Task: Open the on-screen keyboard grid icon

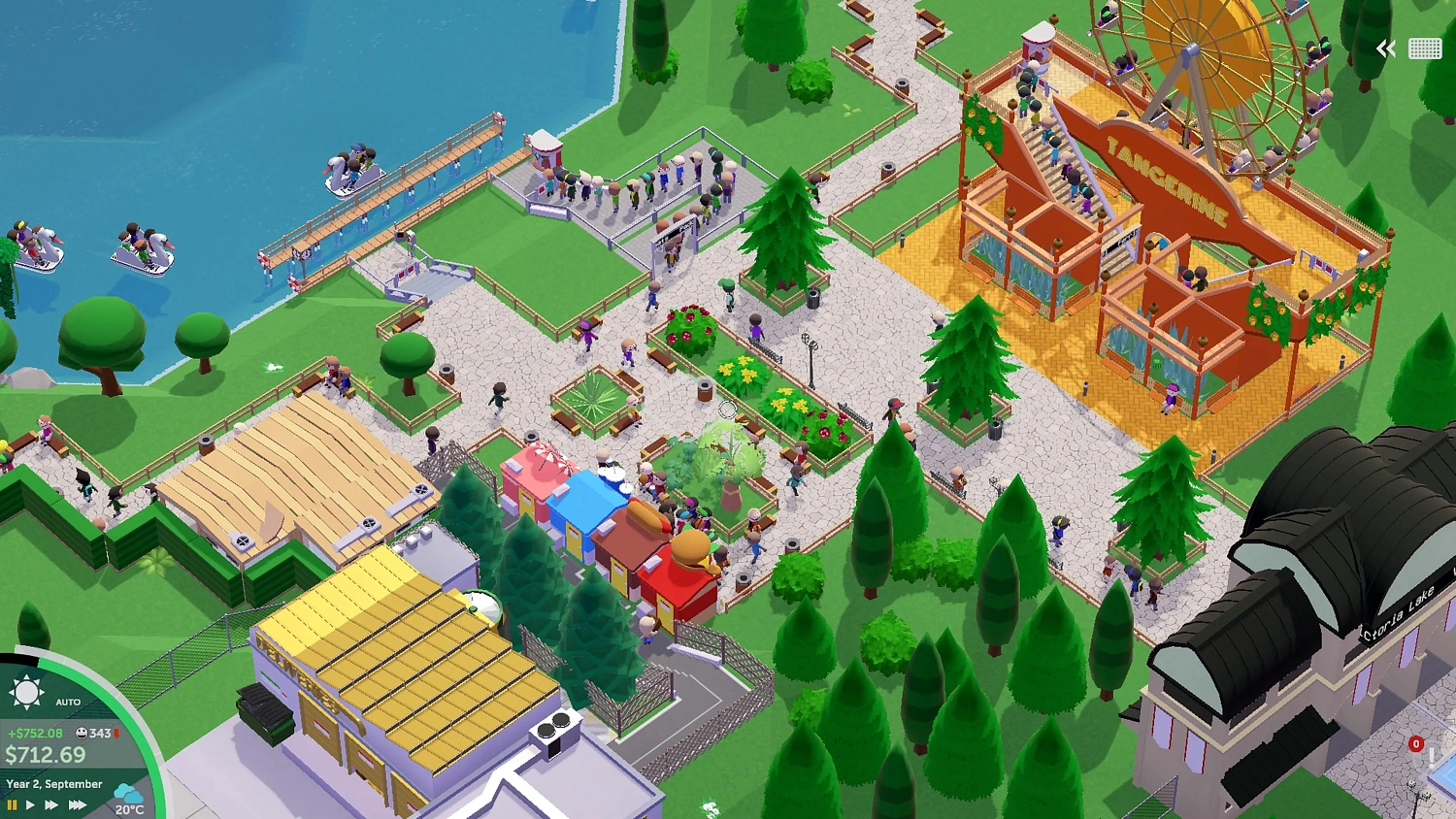Action: (x=1426, y=48)
